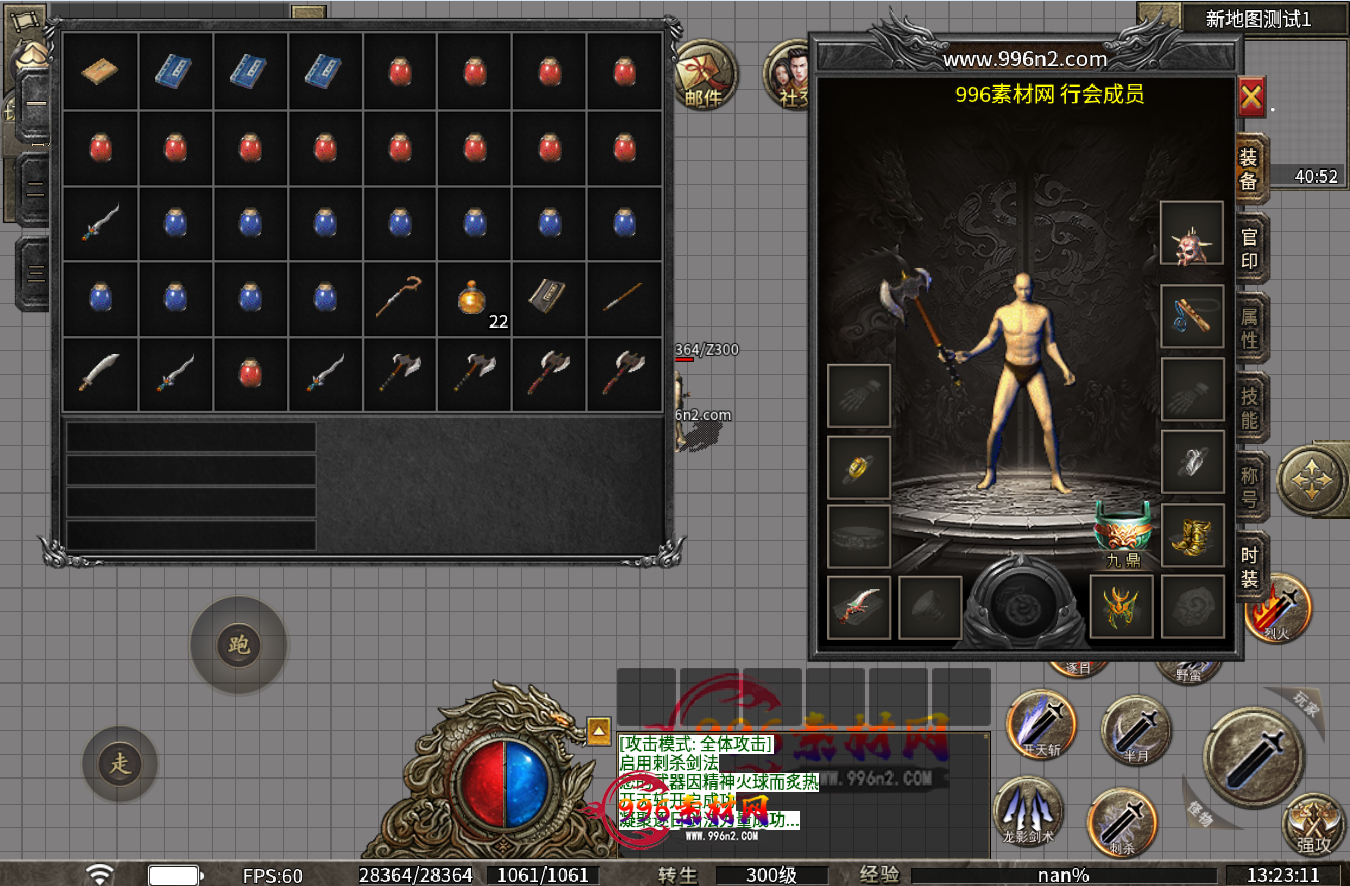
Task: Open the 属性 attributes tab
Action: [x=1250, y=328]
